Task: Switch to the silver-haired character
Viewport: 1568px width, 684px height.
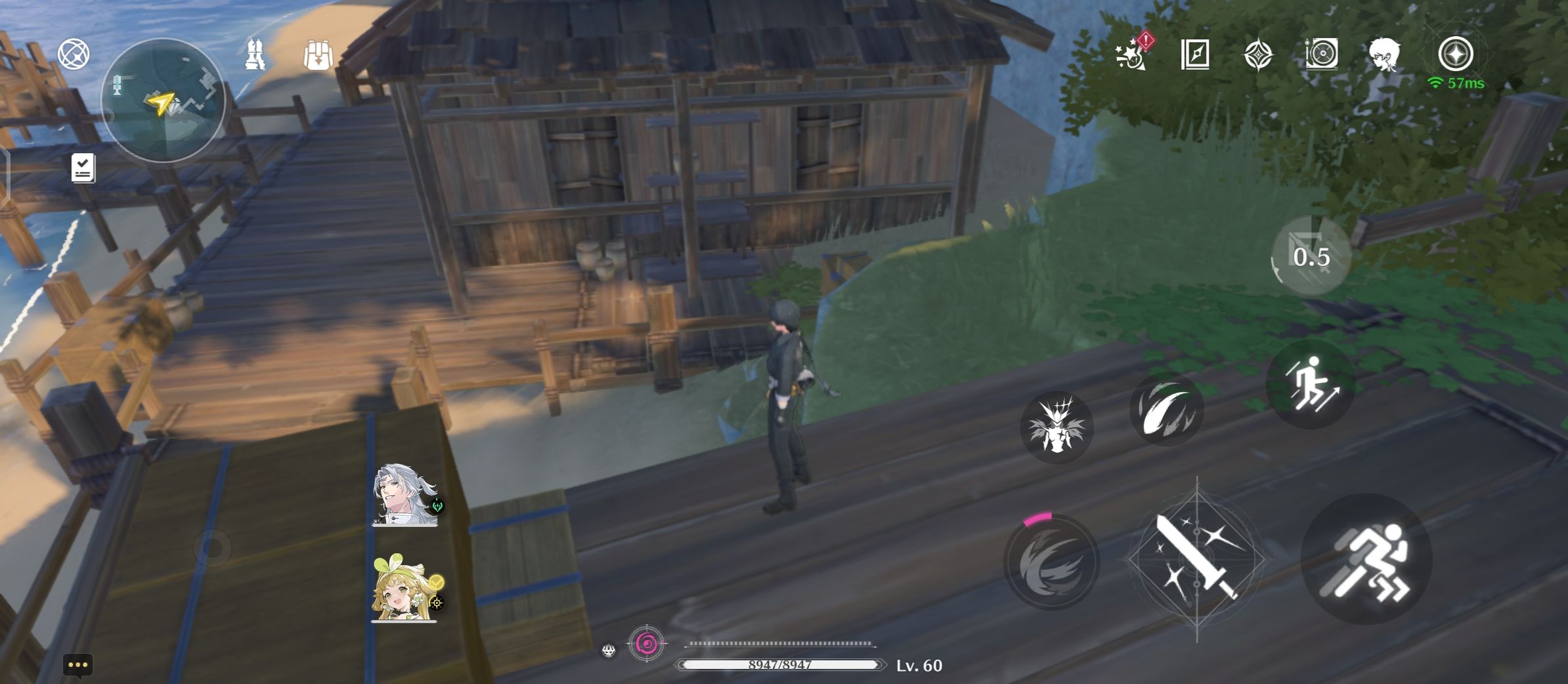Action: tap(405, 495)
